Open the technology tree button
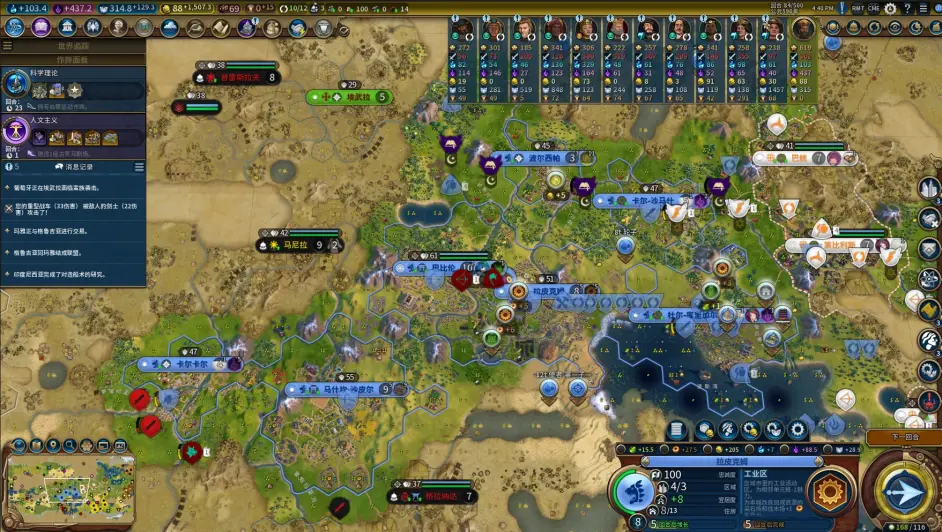The height and width of the screenshot is (532, 942). (x=15, y=27)
